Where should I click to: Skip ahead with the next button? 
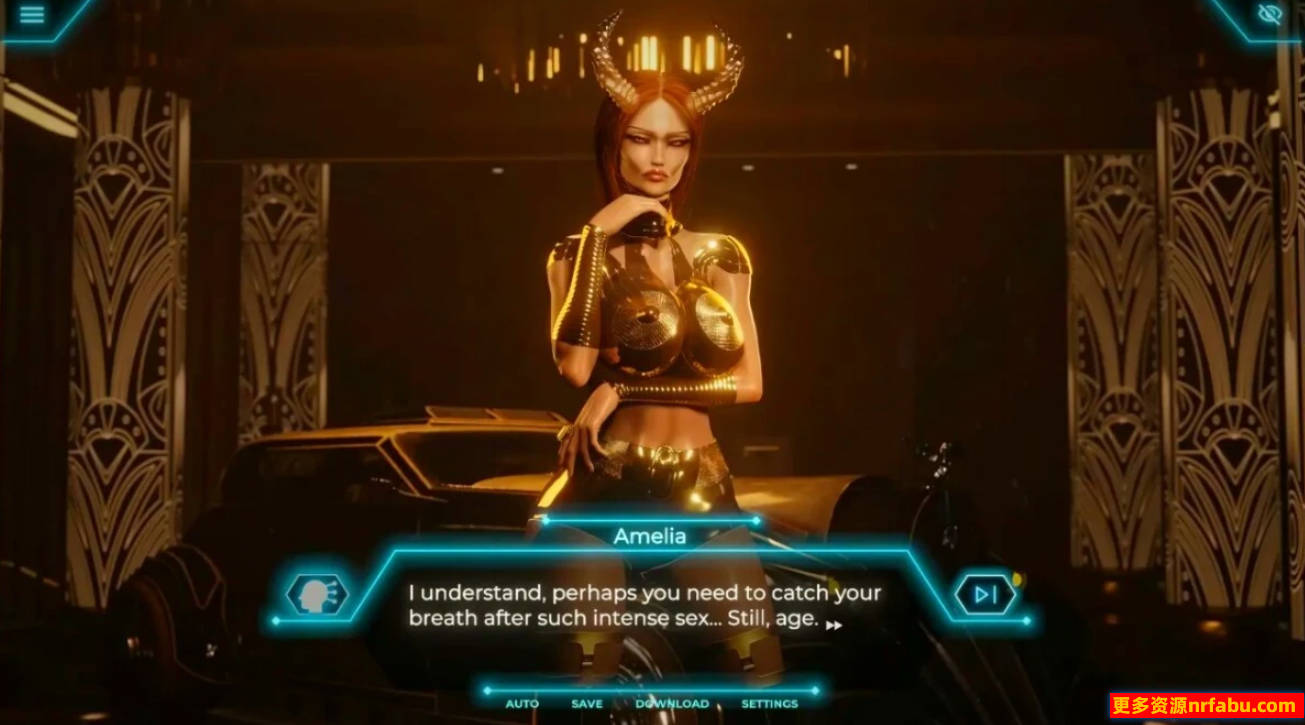[x=985, y=596]
